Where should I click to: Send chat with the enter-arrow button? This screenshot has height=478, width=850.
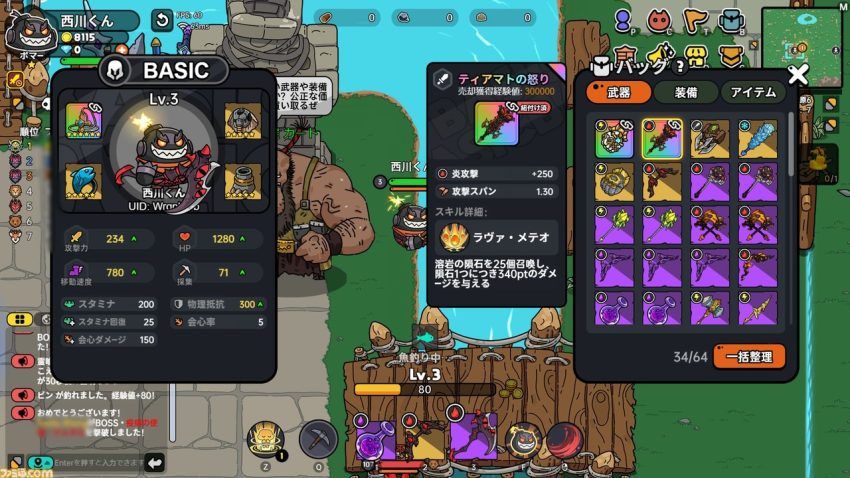pyautogui.click(x=155, y=462)
